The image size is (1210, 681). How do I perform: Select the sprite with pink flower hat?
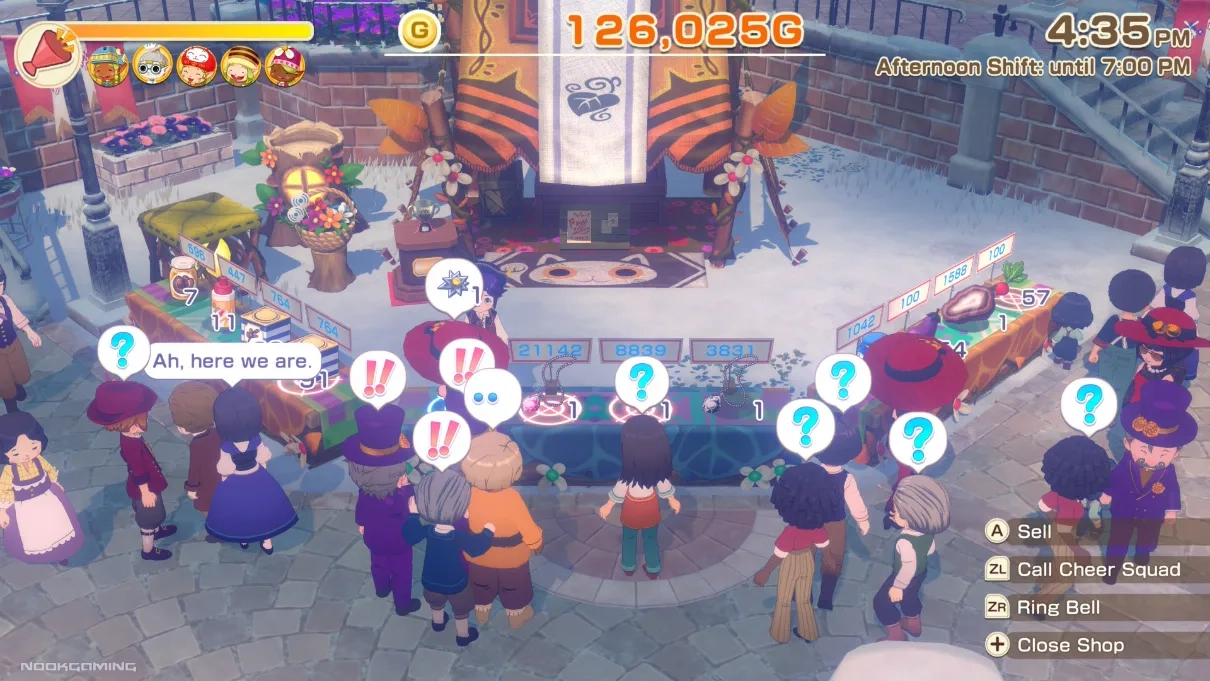pos(285,67)
